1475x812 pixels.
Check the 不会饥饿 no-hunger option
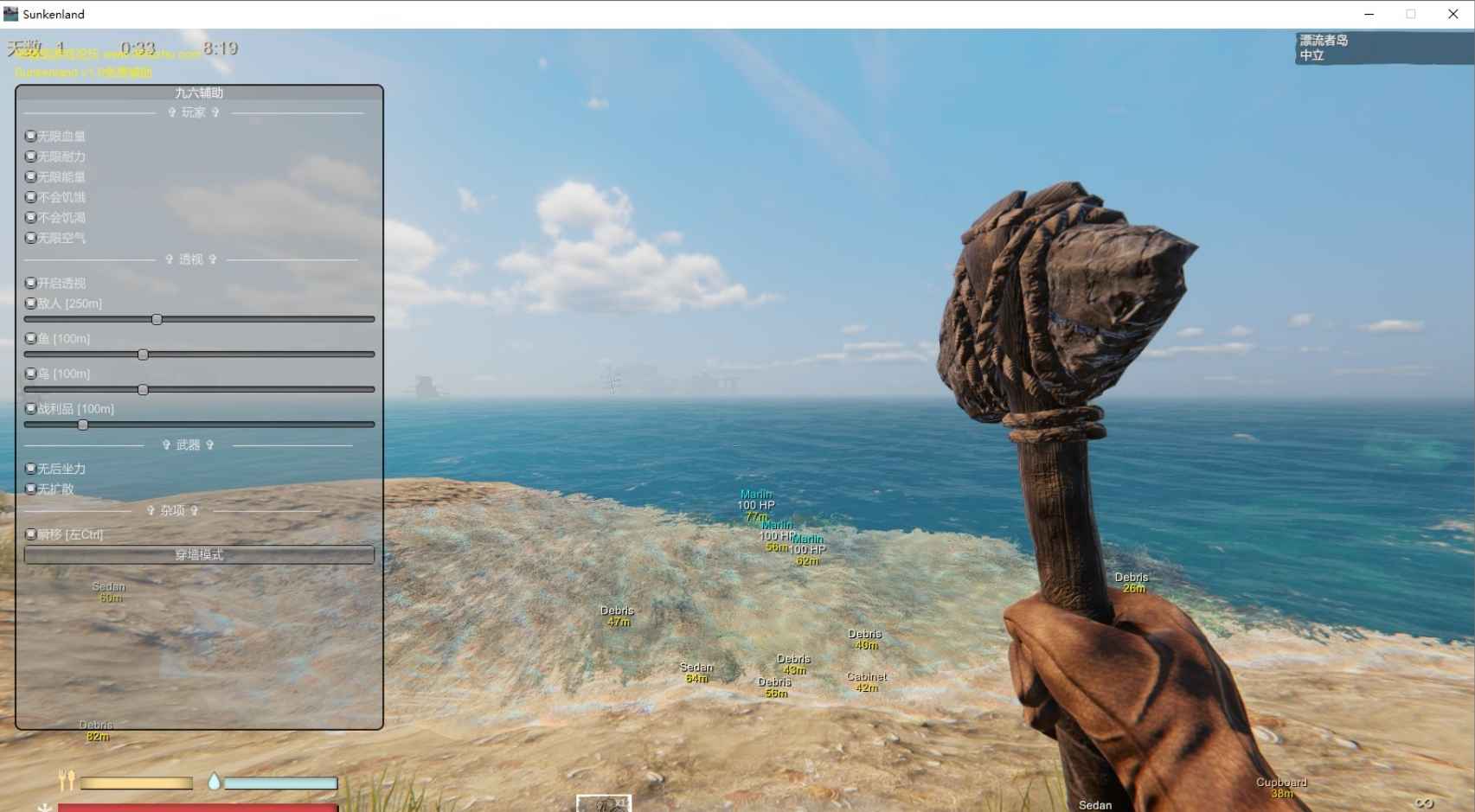coord(30,197)
